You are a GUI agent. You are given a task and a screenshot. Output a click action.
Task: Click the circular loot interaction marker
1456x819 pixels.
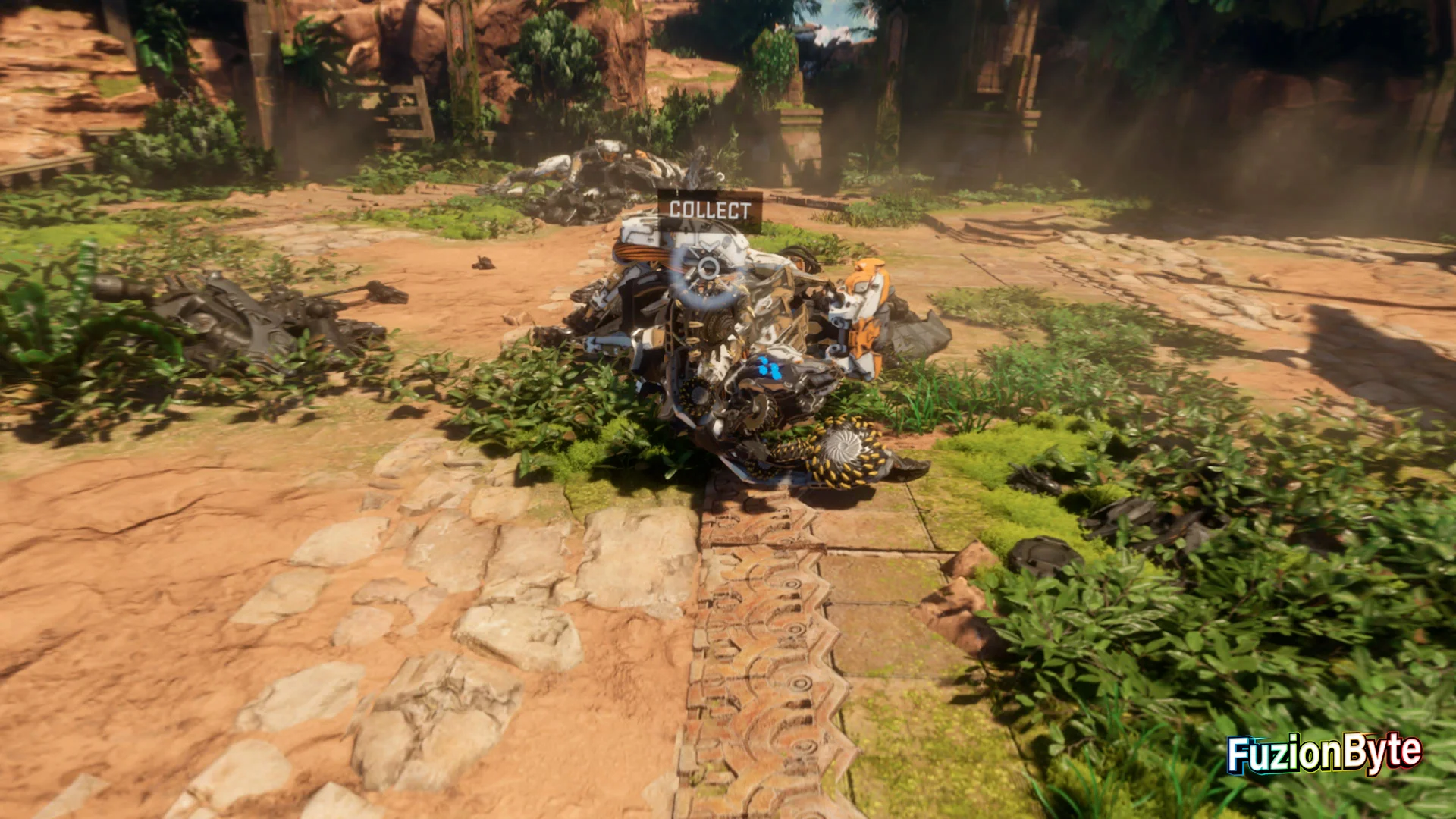[x=708, y=268]
